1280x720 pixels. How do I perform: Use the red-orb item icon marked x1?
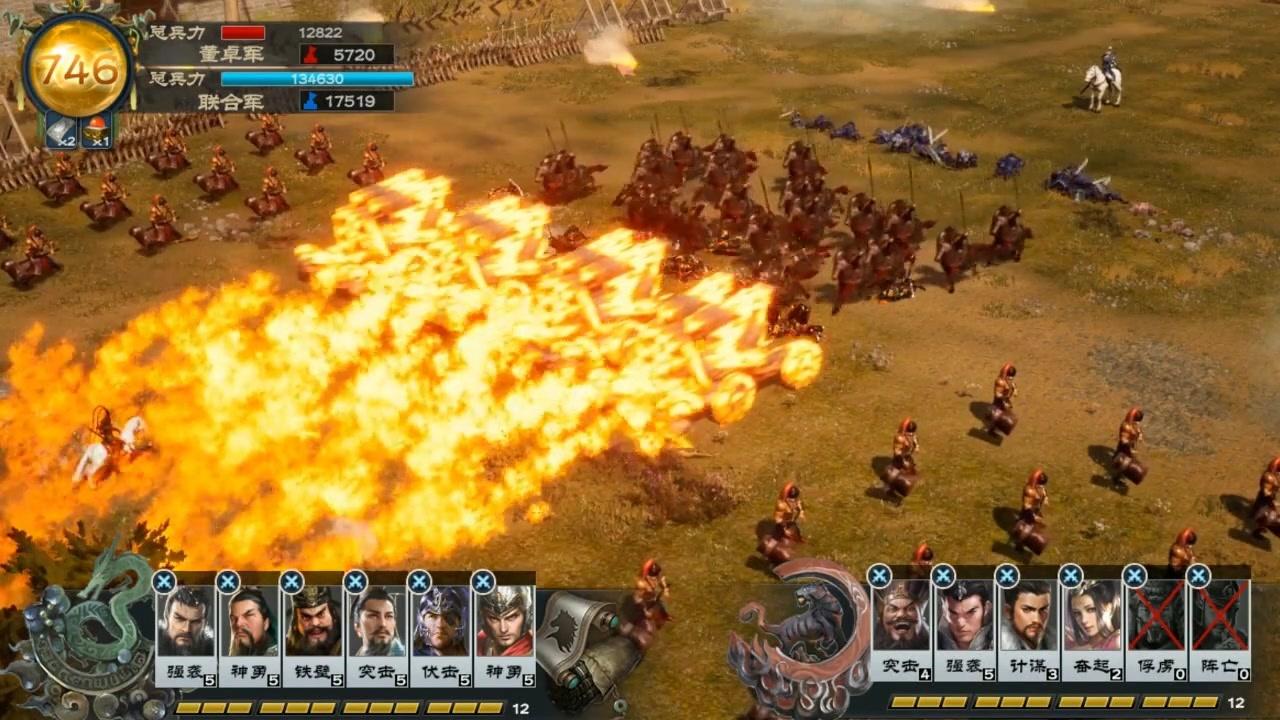point(97,131)
